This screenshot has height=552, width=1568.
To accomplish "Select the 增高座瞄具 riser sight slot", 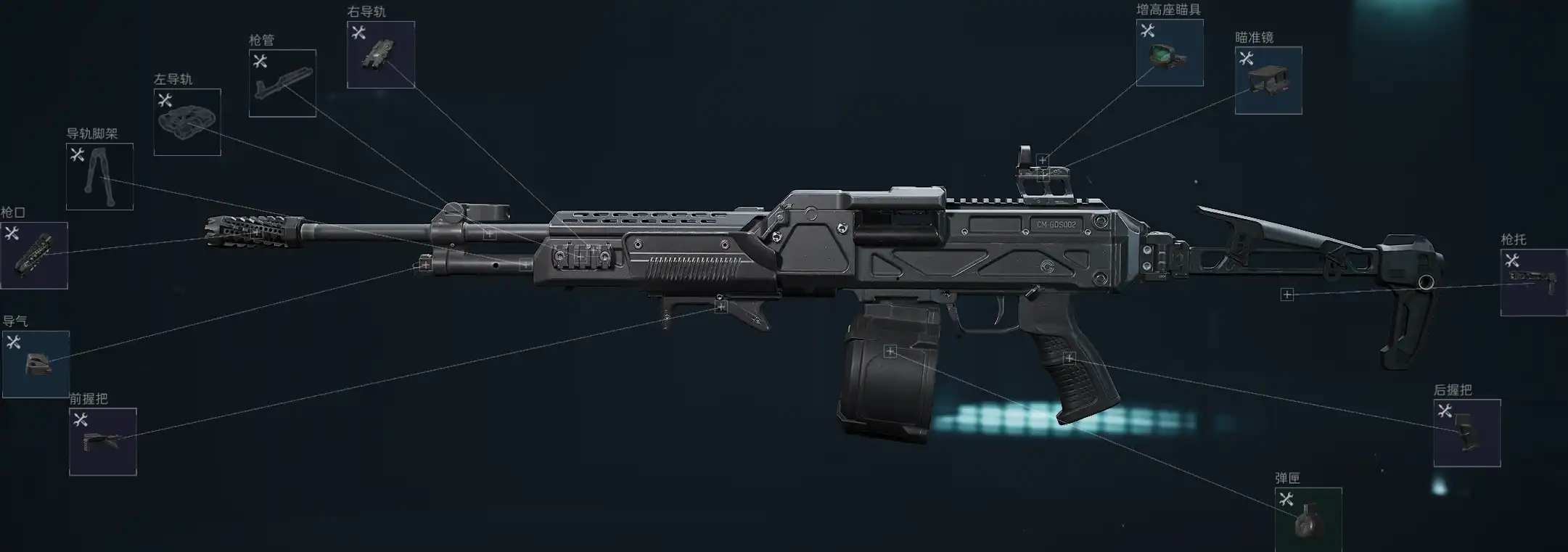I will click(x=1170, y=53).
